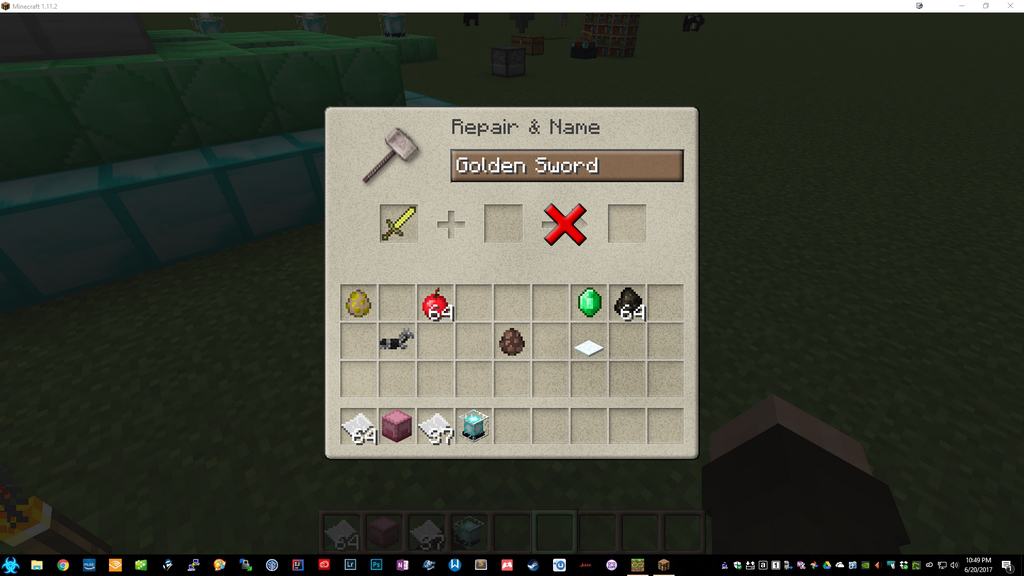Pick up the white carpet item
Image resolution: width=1024 pixels, height=576 pixels.
point(590,346)
